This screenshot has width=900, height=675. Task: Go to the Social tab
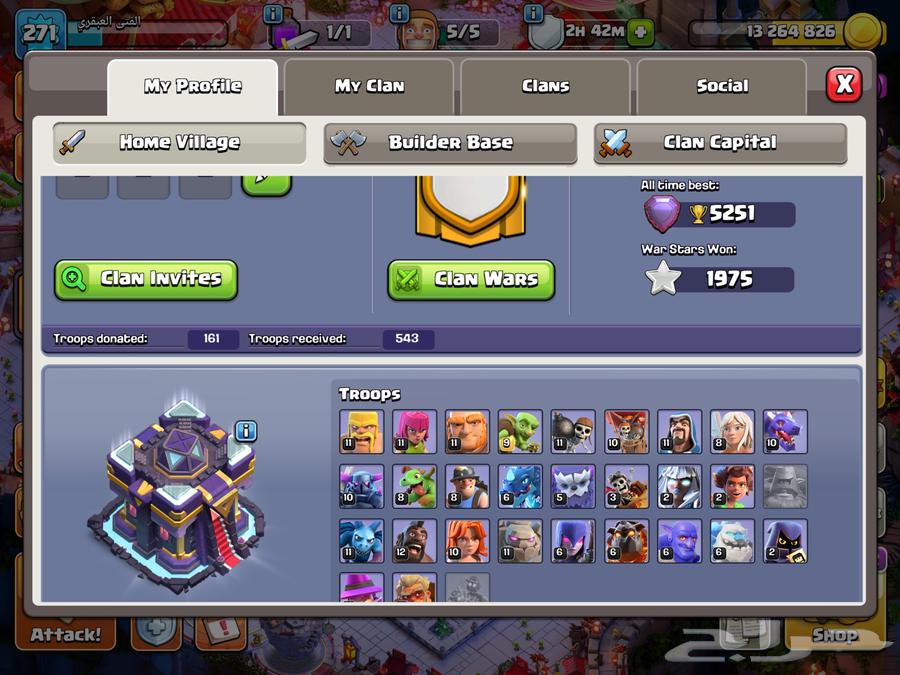tap(722, 86)
